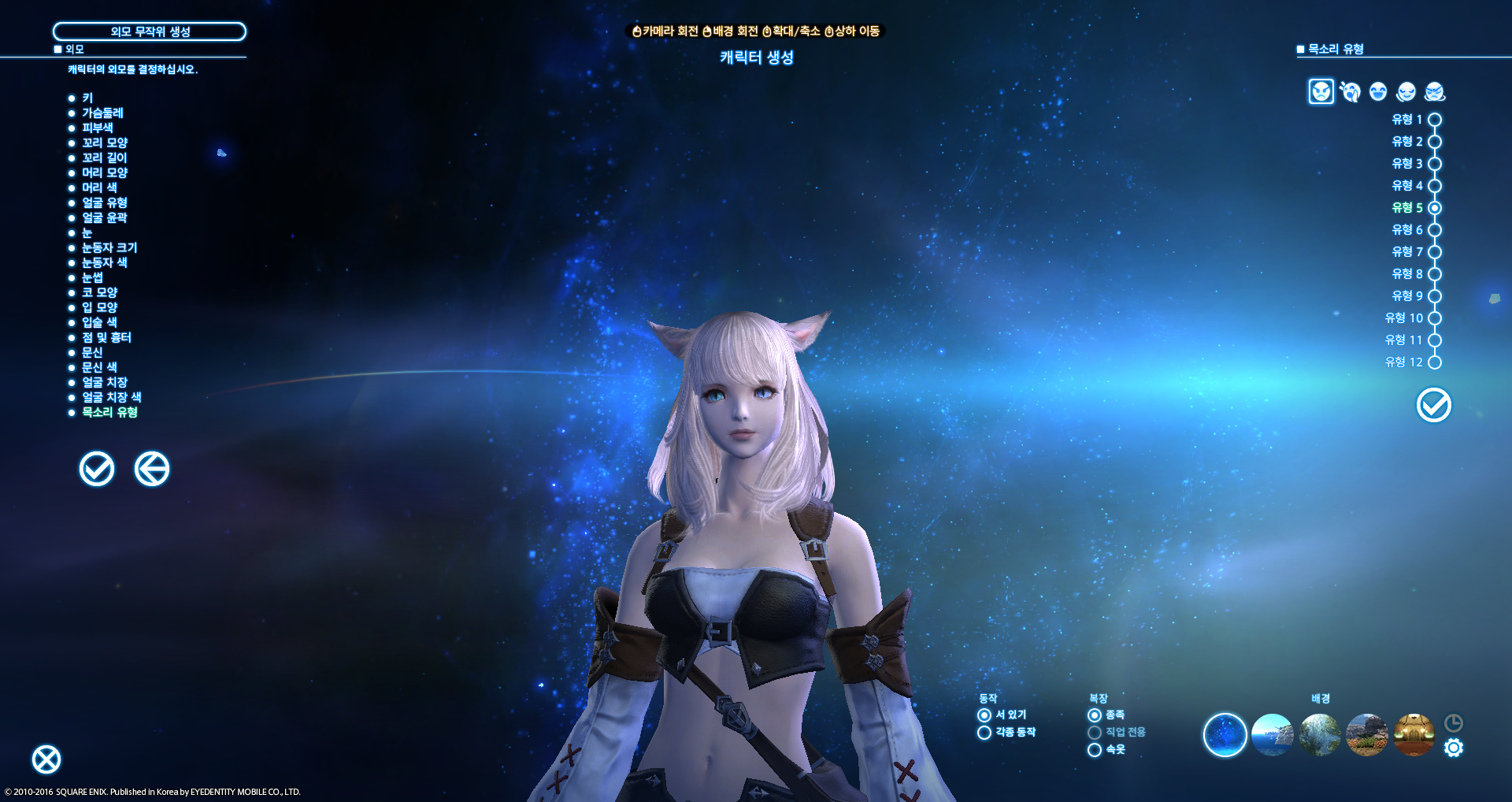This screenshot has height=802, width=1512.
Task: Open the gear settings icon
Action: 1454,748
